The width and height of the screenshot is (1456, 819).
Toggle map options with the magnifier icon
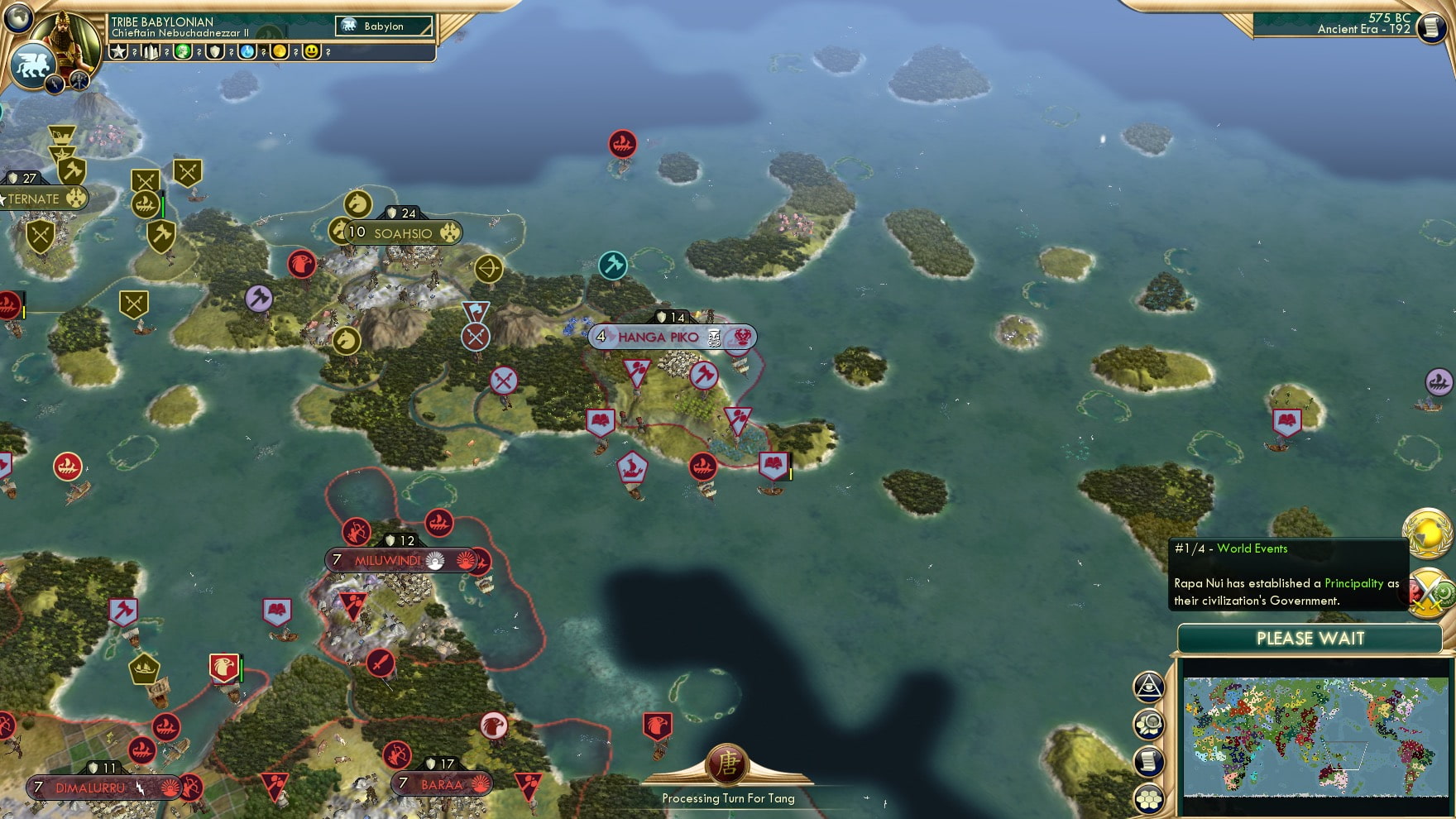click(x=1150, y=722)
